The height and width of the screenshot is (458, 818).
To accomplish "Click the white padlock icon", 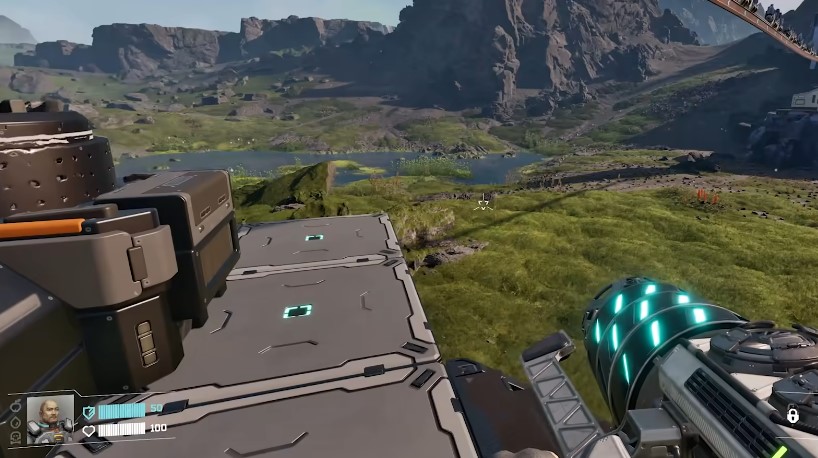I will [x=793, y=416].
